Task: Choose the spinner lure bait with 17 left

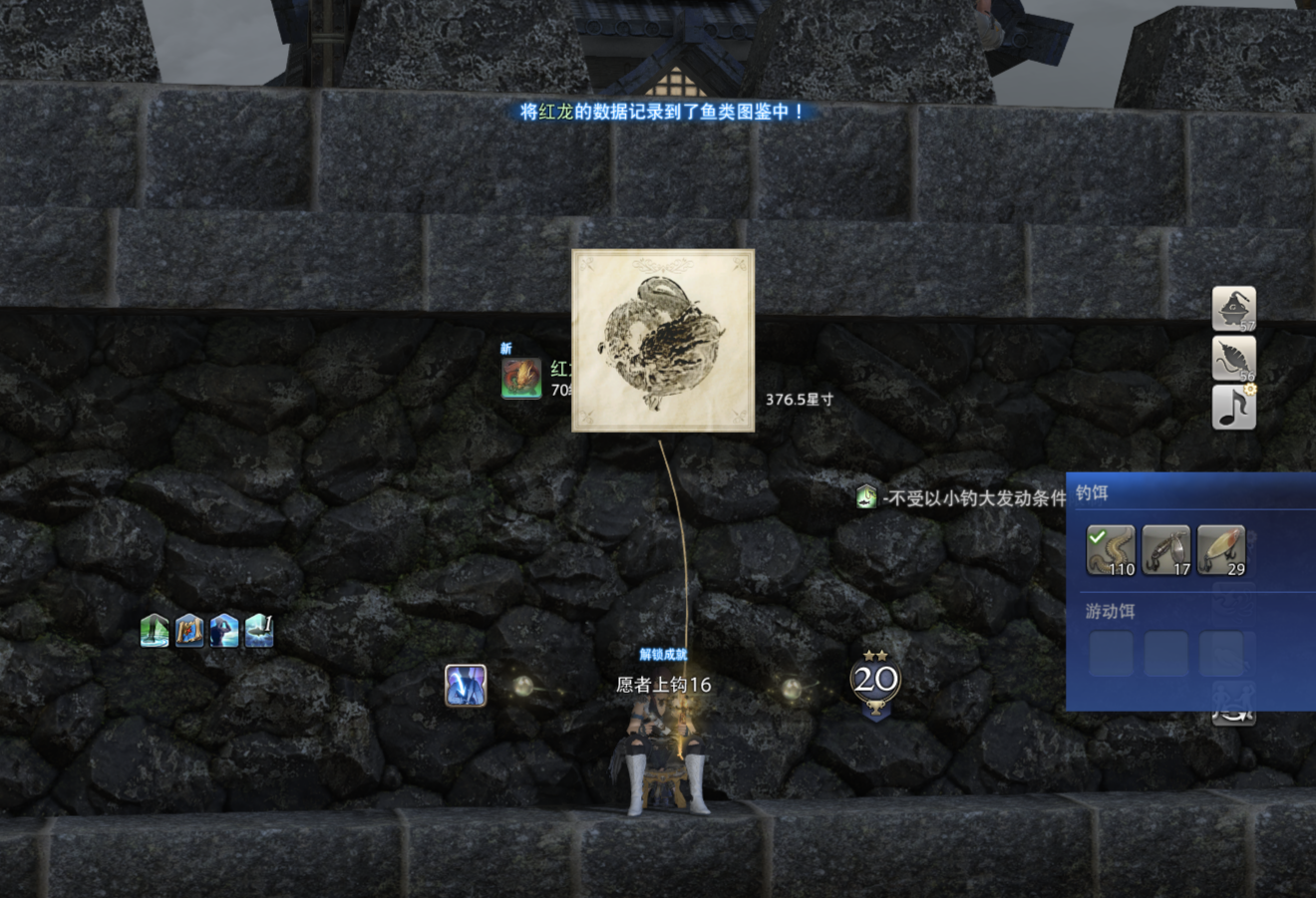Action: click(1165, 550)
